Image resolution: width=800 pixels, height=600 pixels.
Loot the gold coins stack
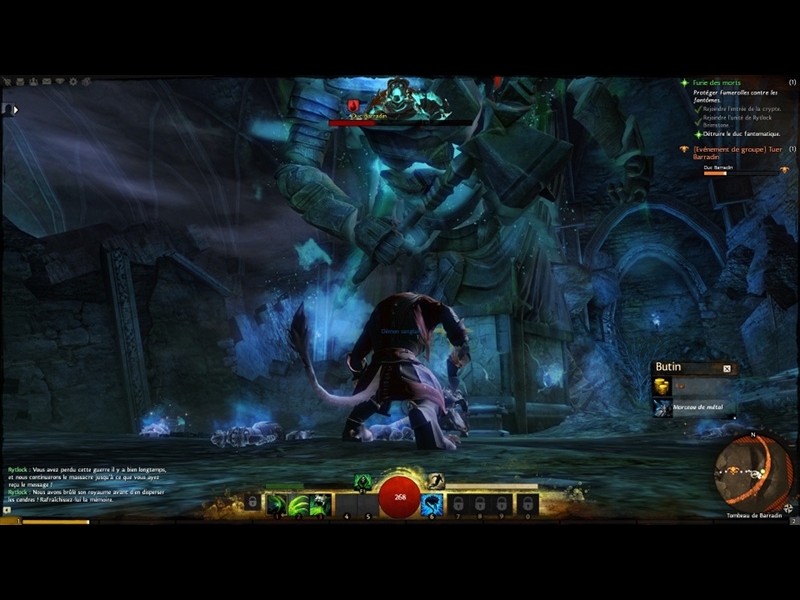point(662,386)
